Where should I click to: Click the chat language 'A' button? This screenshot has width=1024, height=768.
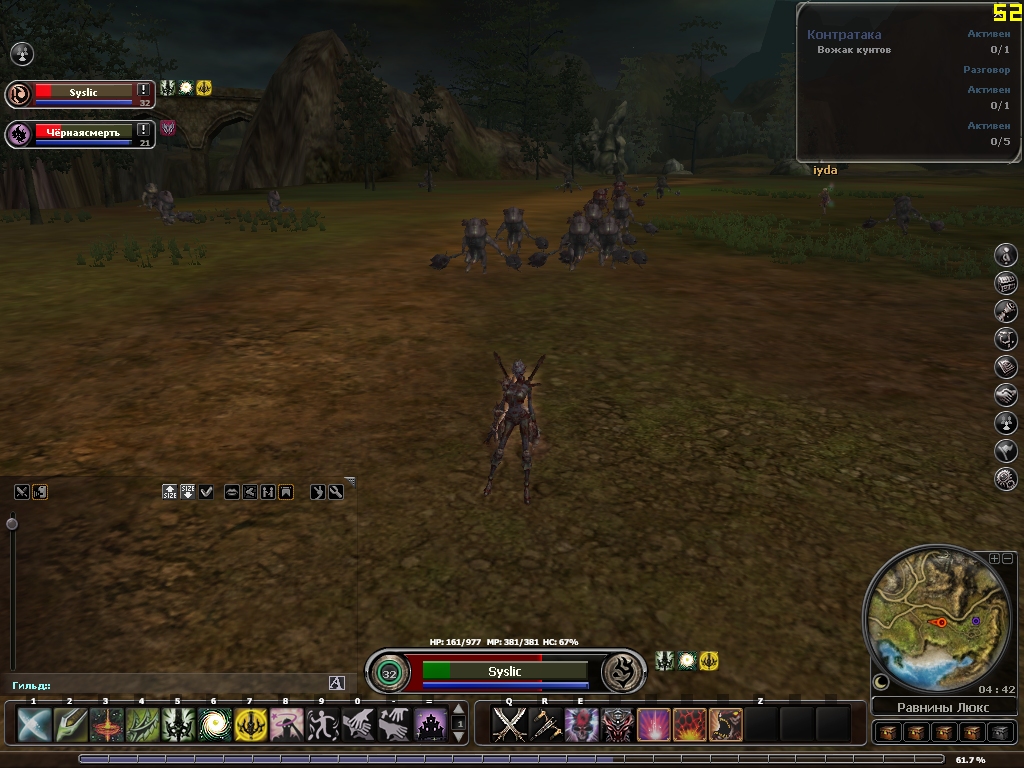(336, 683)
